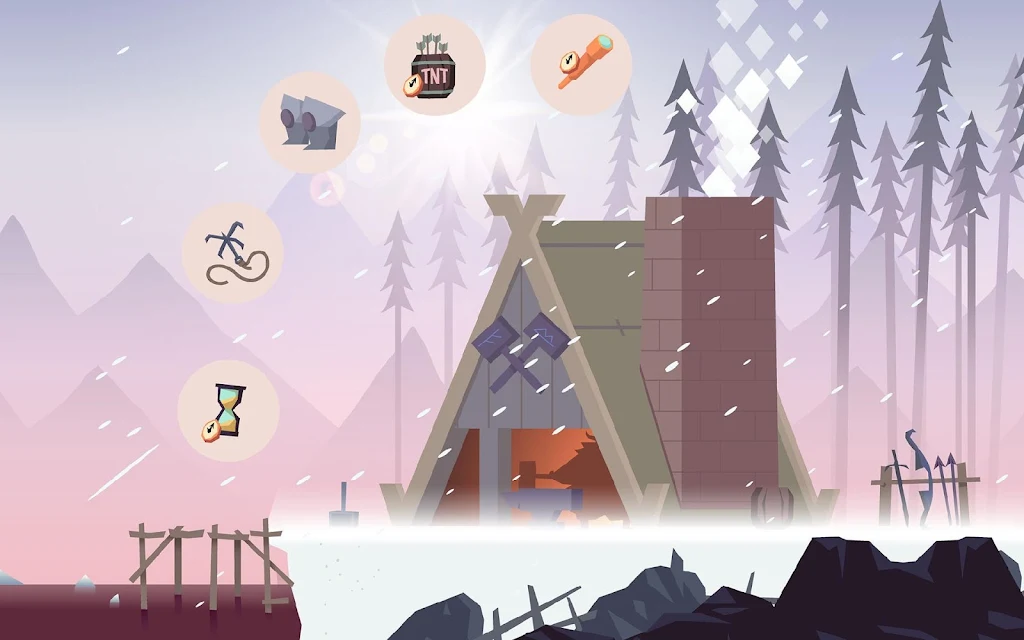This screenshot has width=1024, height=640.
Task: Pick the stone armor pieces upgrade
Action: 310,122
